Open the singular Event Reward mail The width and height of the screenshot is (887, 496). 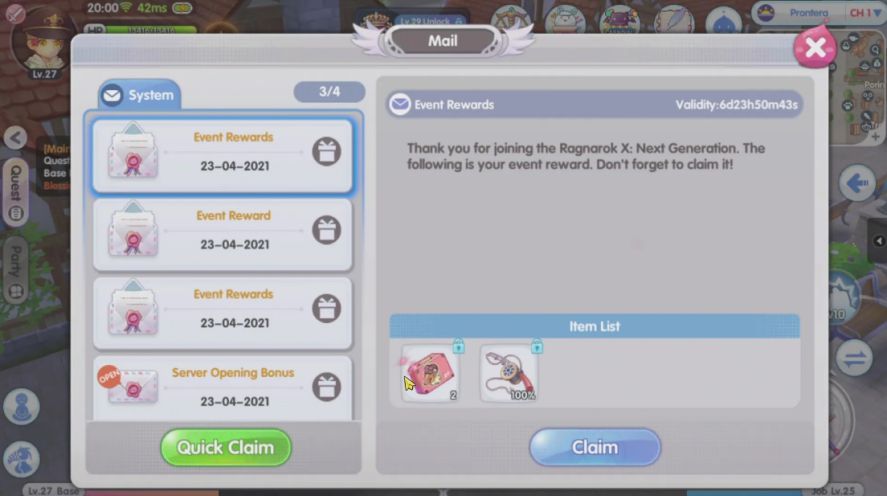(222, 233)
